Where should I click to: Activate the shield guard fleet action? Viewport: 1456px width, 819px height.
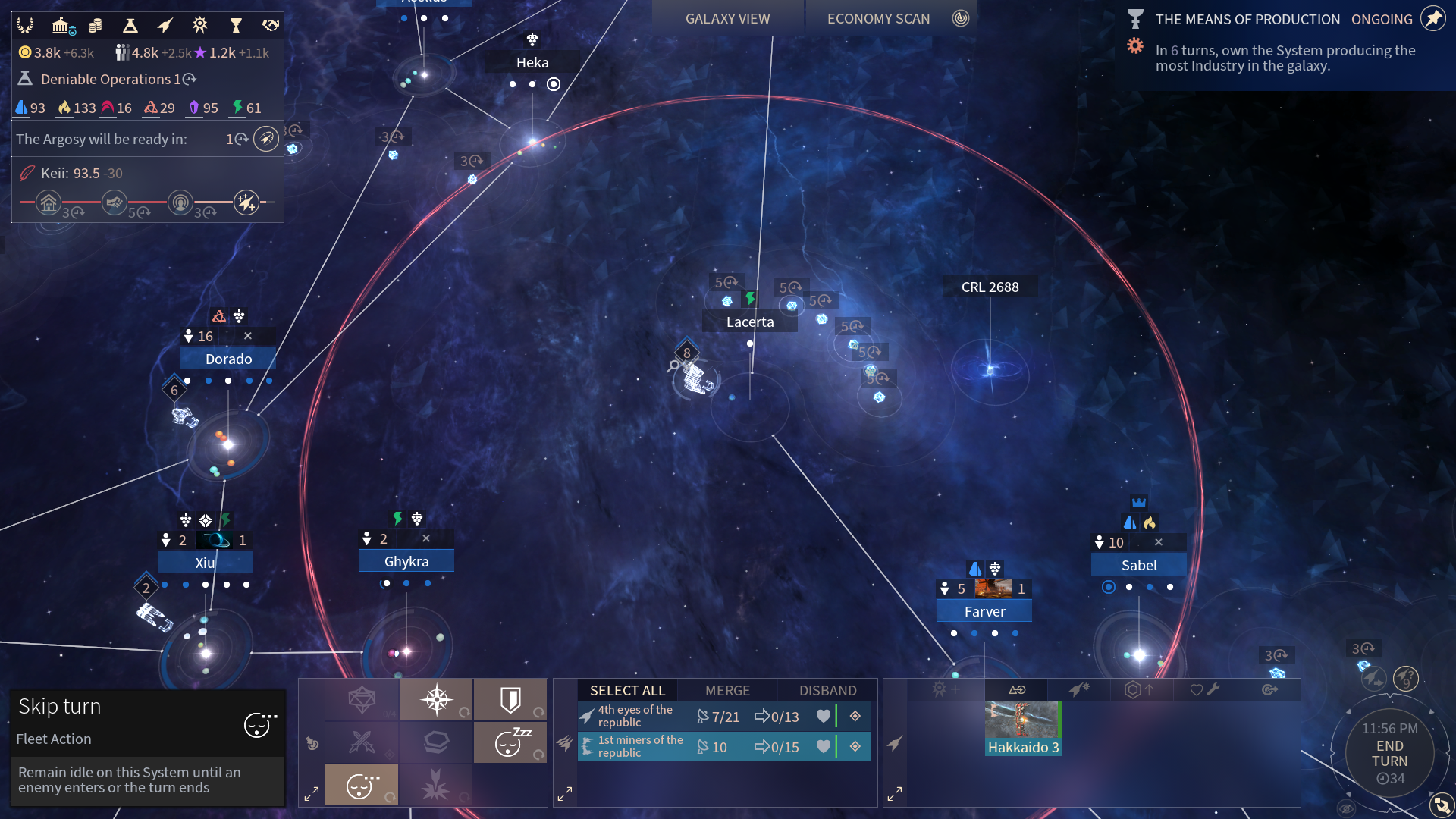510,700
